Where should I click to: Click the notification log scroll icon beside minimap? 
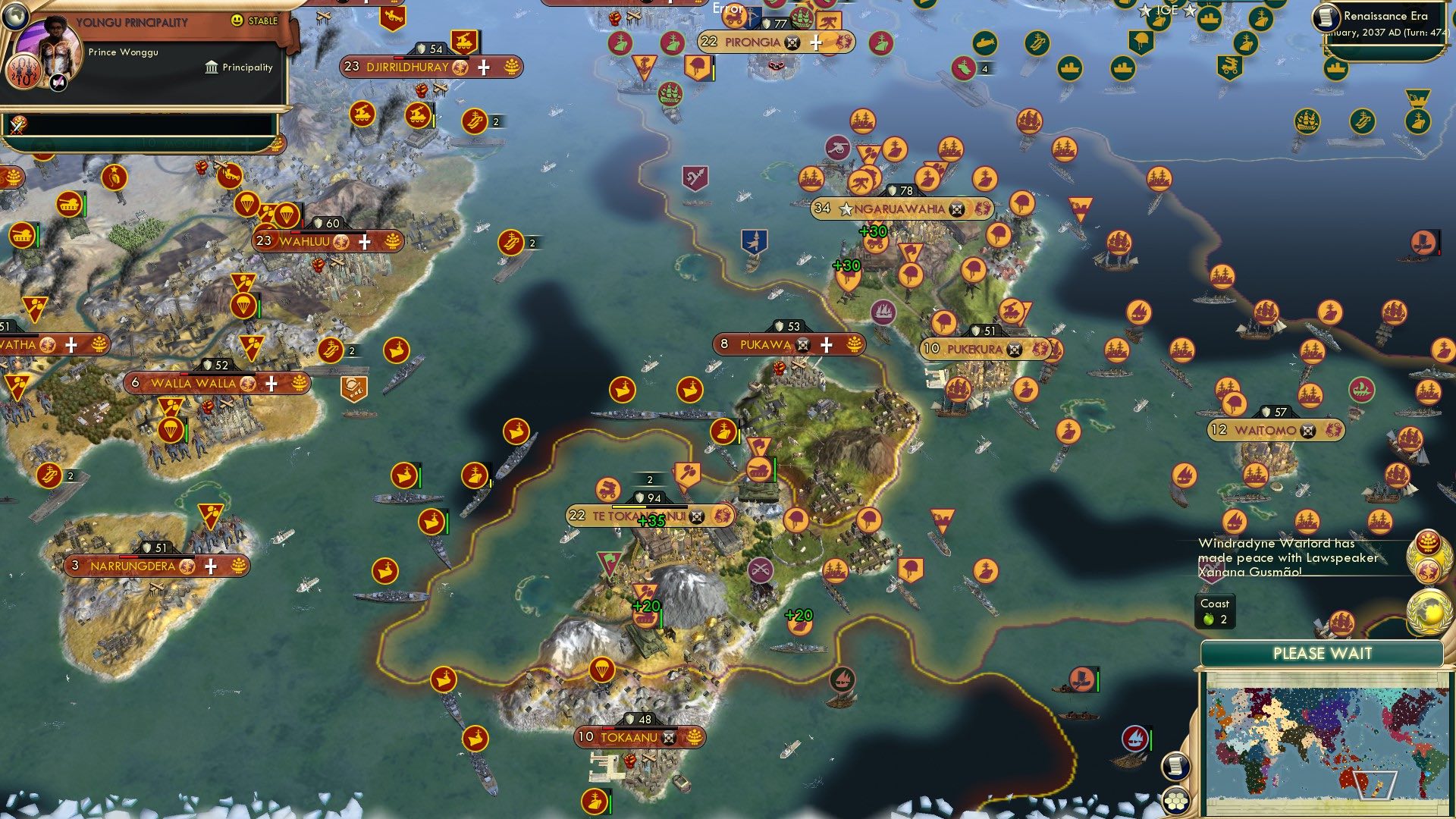pyautogui.click(x=1175, y=766)
